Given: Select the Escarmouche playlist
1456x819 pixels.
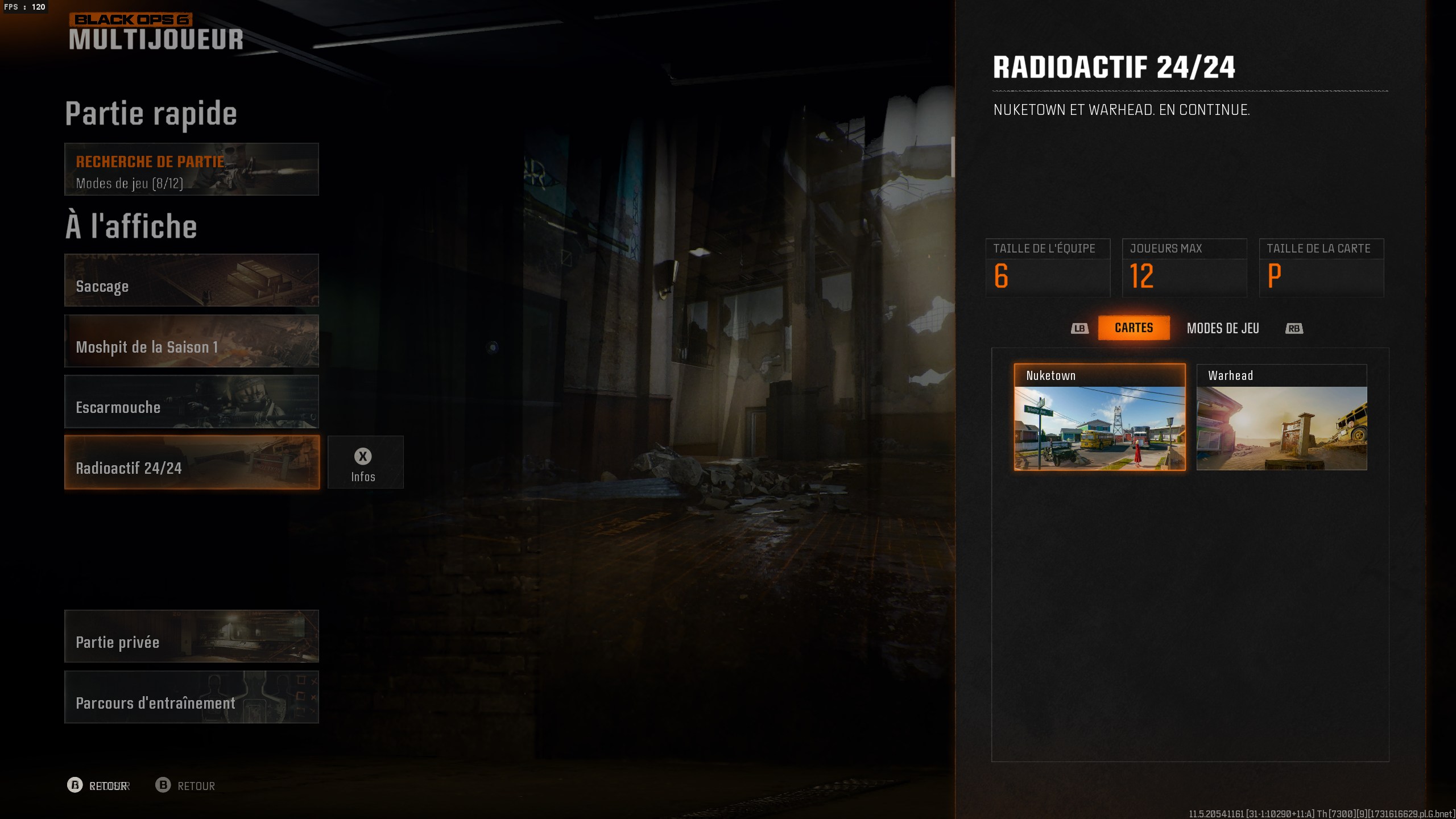Looking at the screenshot, I should 191,402.
